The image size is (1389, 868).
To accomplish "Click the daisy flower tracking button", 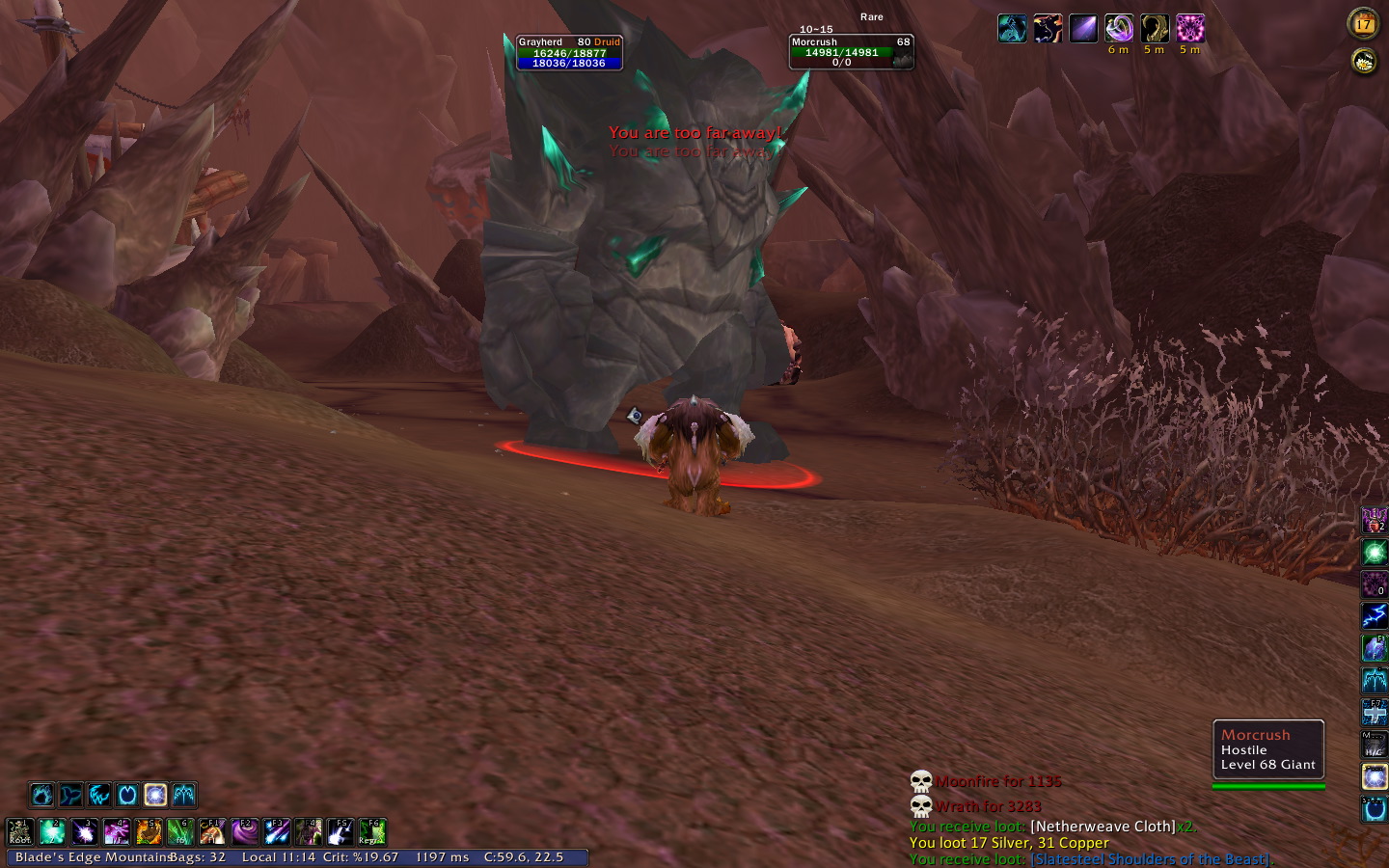I will [1363, 62].
